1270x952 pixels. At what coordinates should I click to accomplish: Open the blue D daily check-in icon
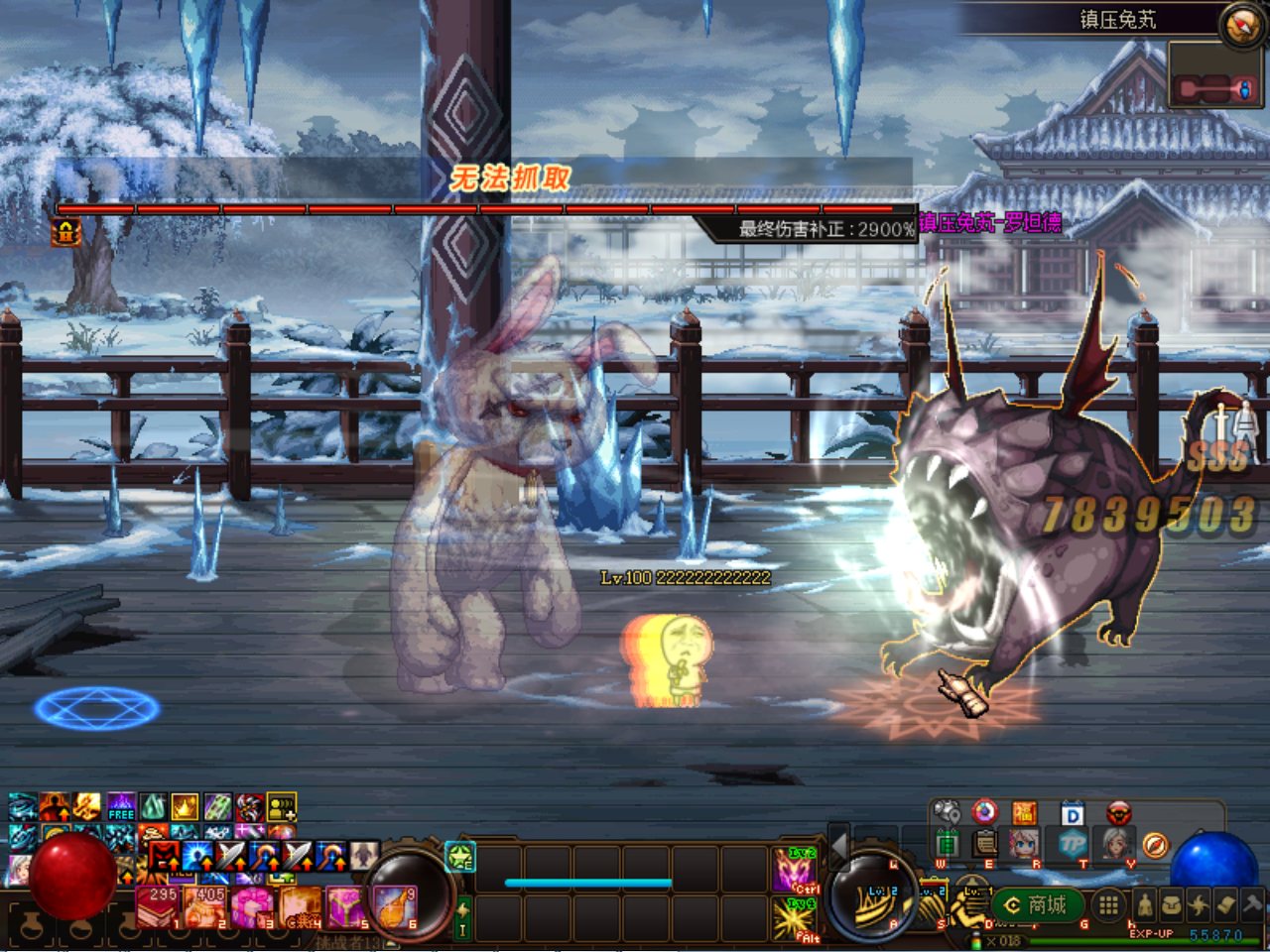coord(1073,812)
